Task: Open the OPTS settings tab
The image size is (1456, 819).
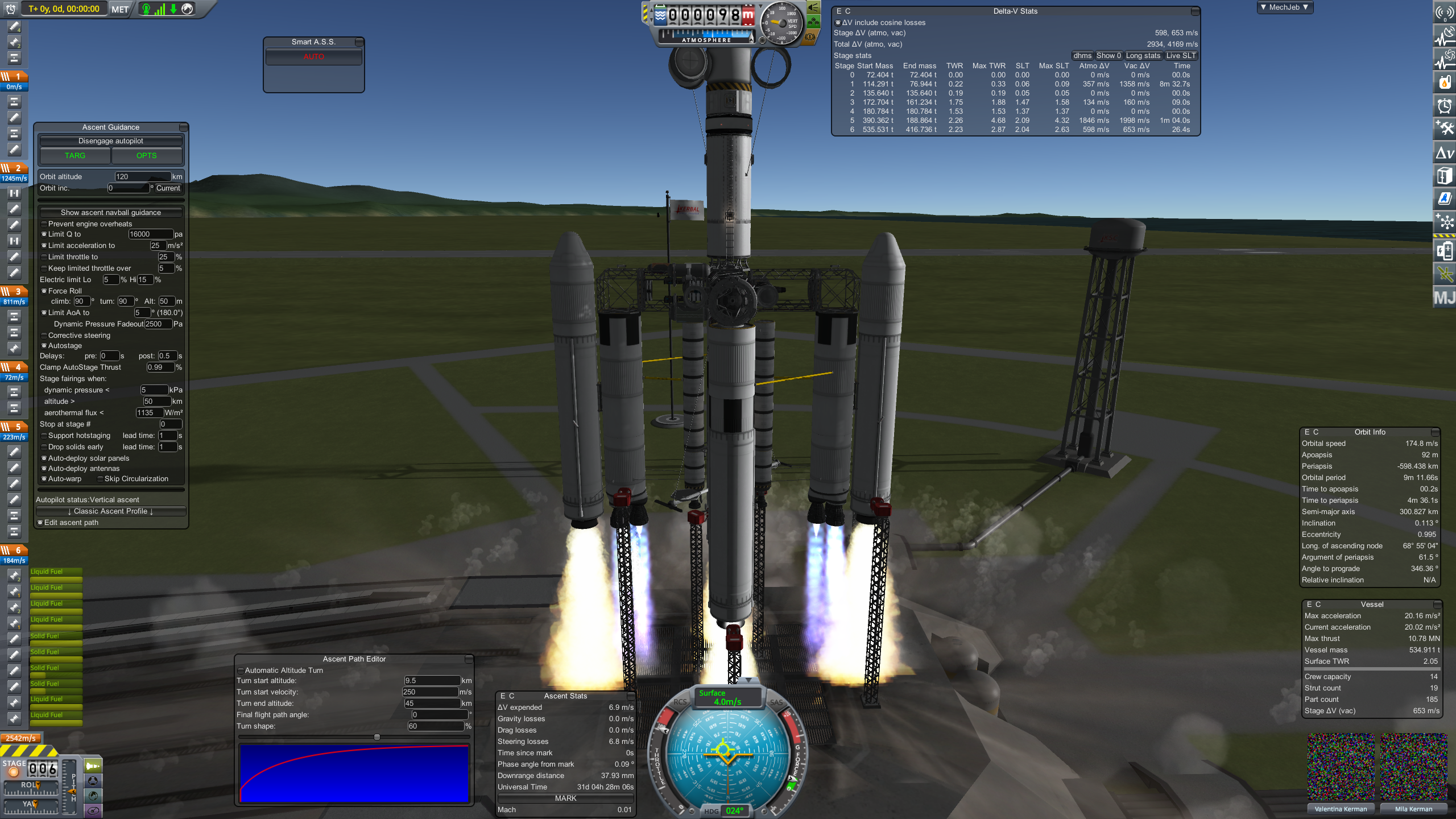Action: pos(146,156)
